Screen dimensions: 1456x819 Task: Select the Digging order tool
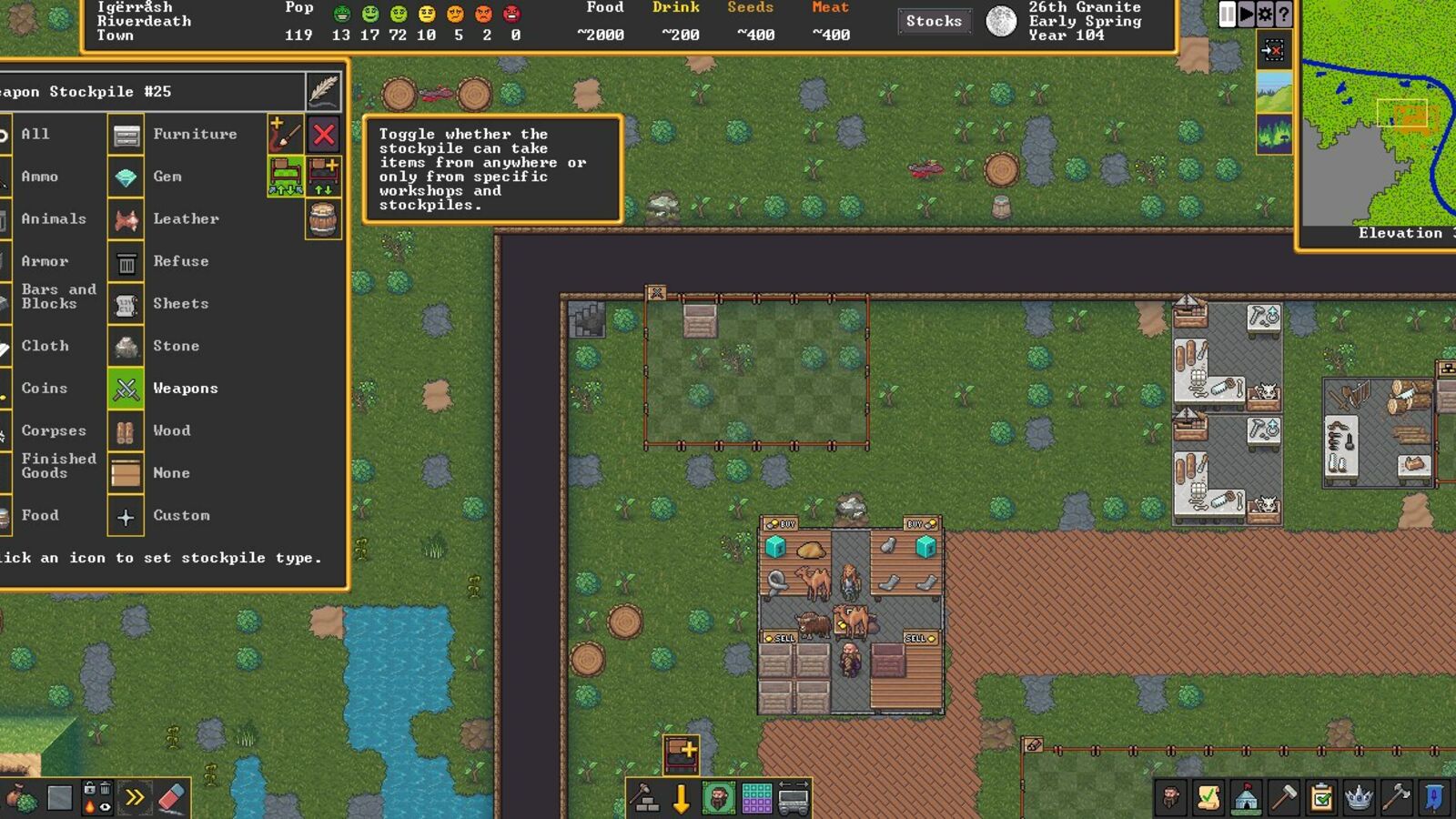point(681,798)
